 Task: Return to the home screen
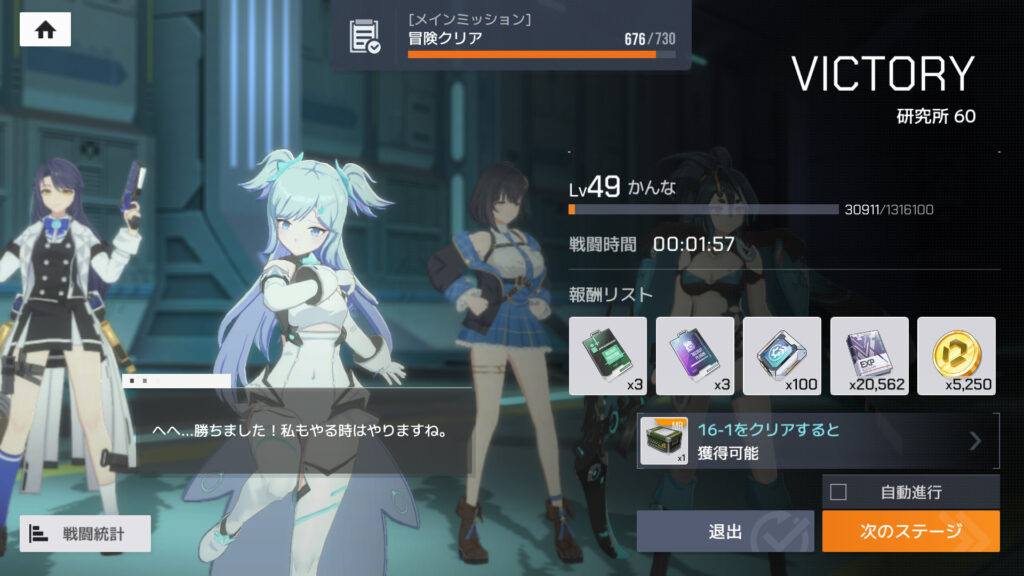pos(45,30)
